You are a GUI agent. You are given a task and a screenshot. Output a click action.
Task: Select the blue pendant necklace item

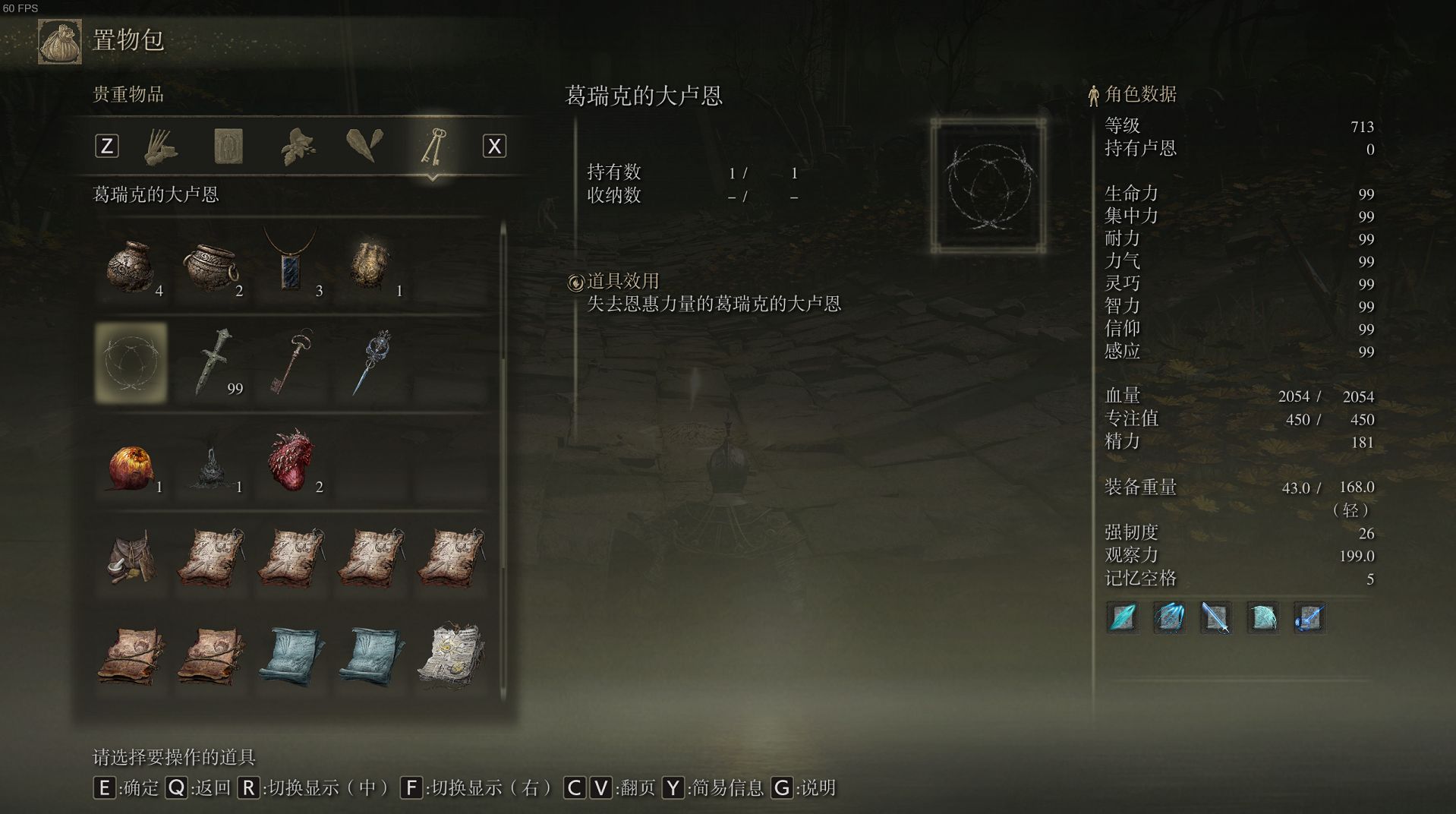[x=291, y=262]
